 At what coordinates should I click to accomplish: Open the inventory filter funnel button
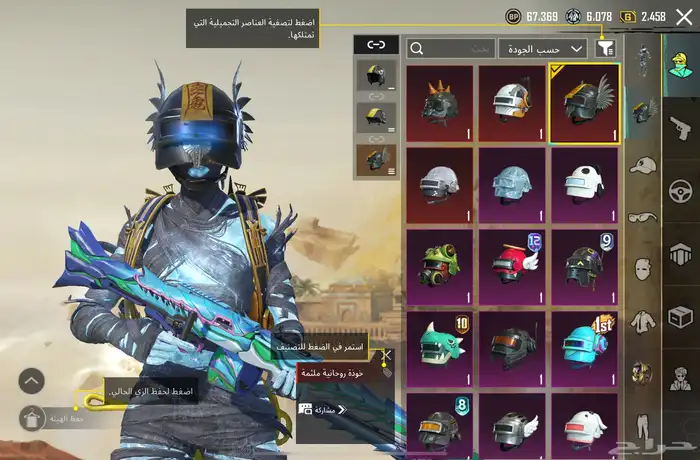(x=605, y=48)
